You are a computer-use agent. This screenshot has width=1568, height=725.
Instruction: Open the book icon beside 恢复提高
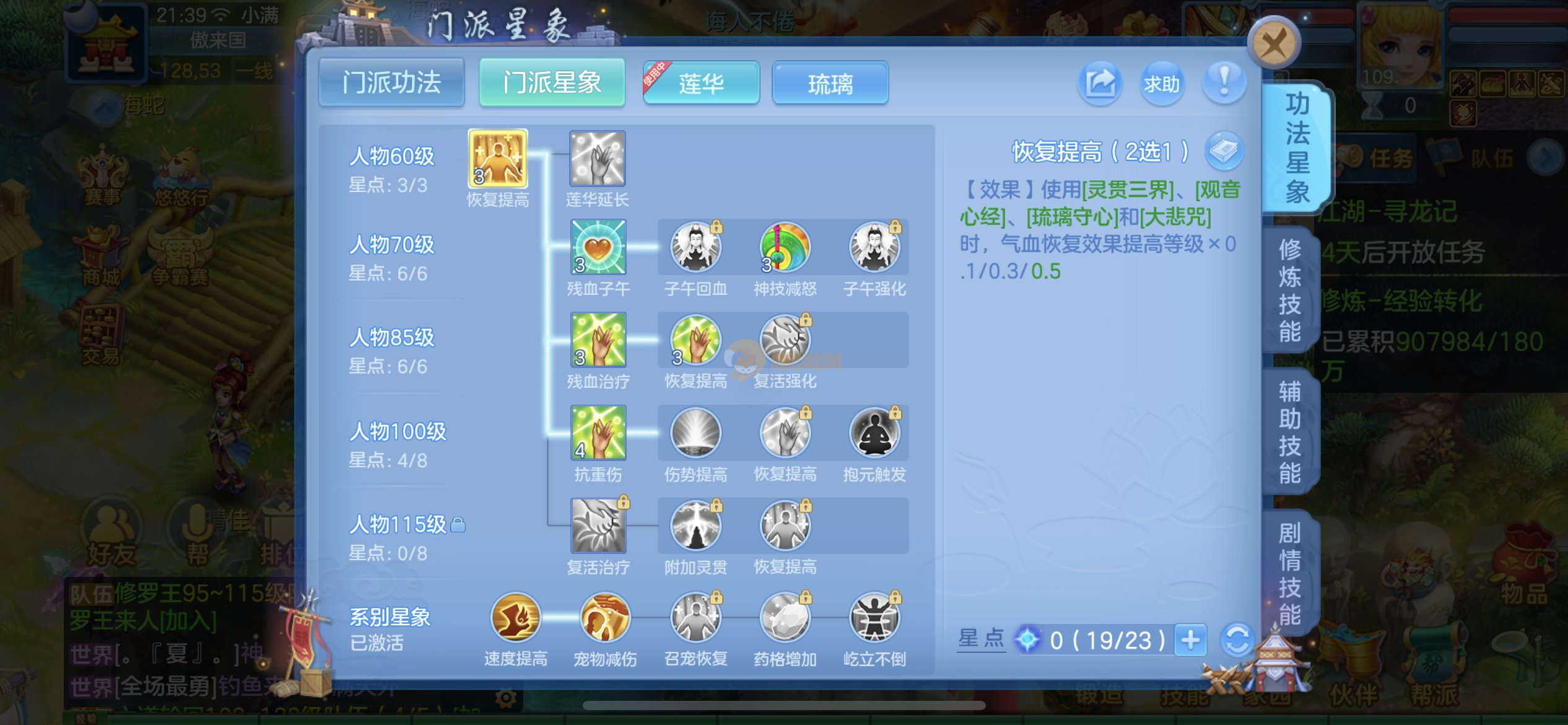(x=1224, y=151)
